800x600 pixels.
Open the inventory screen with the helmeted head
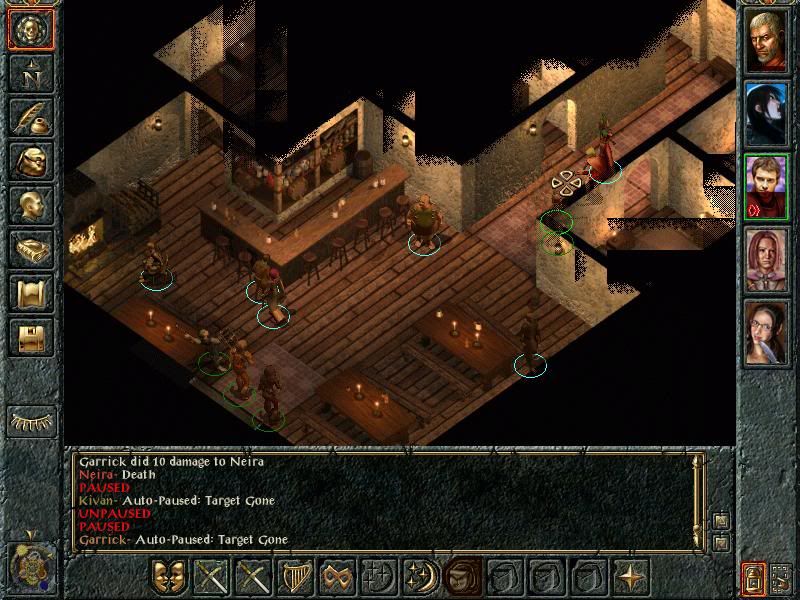(31, 161)
